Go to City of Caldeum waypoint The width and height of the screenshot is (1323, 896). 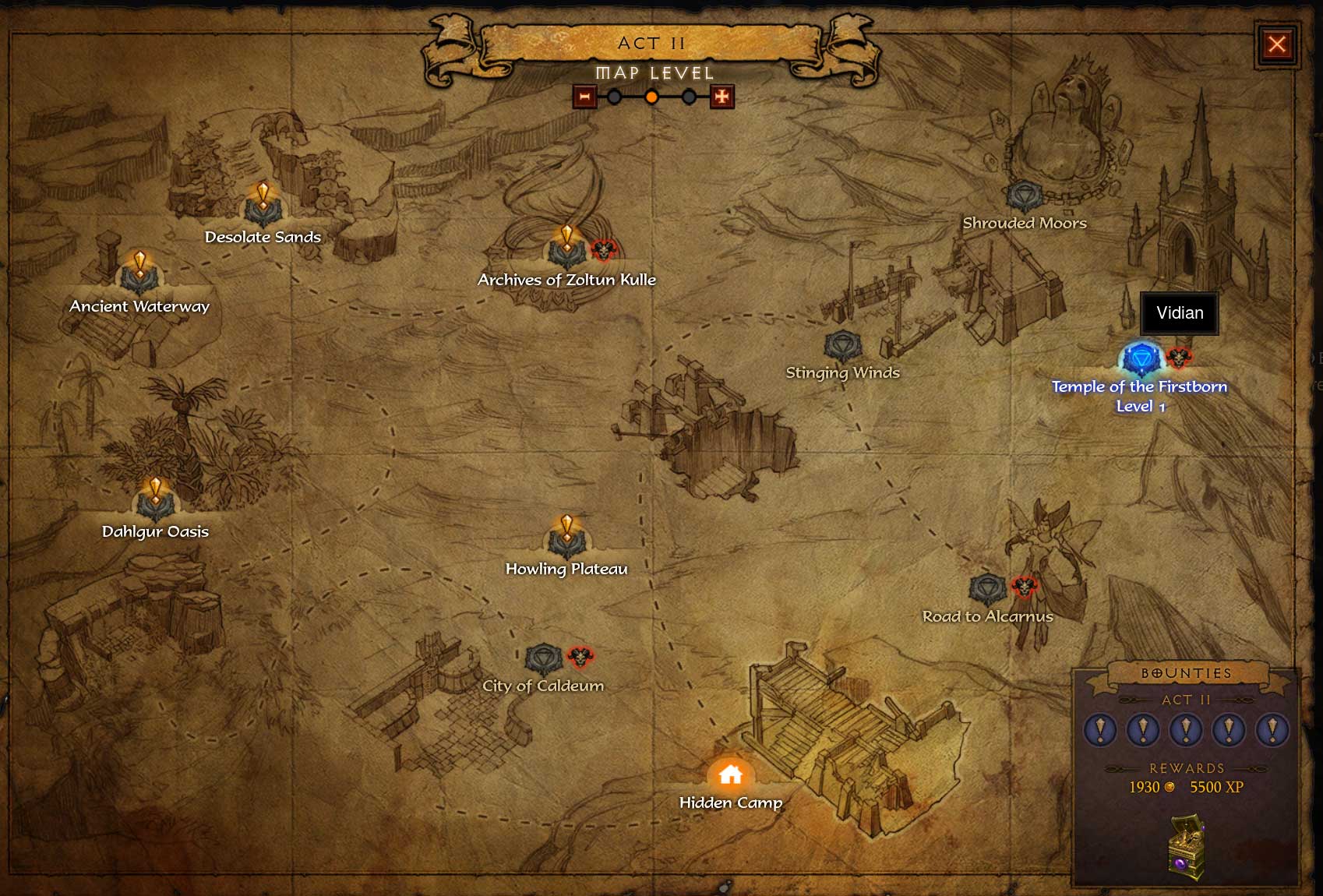[x=543, y=659]
